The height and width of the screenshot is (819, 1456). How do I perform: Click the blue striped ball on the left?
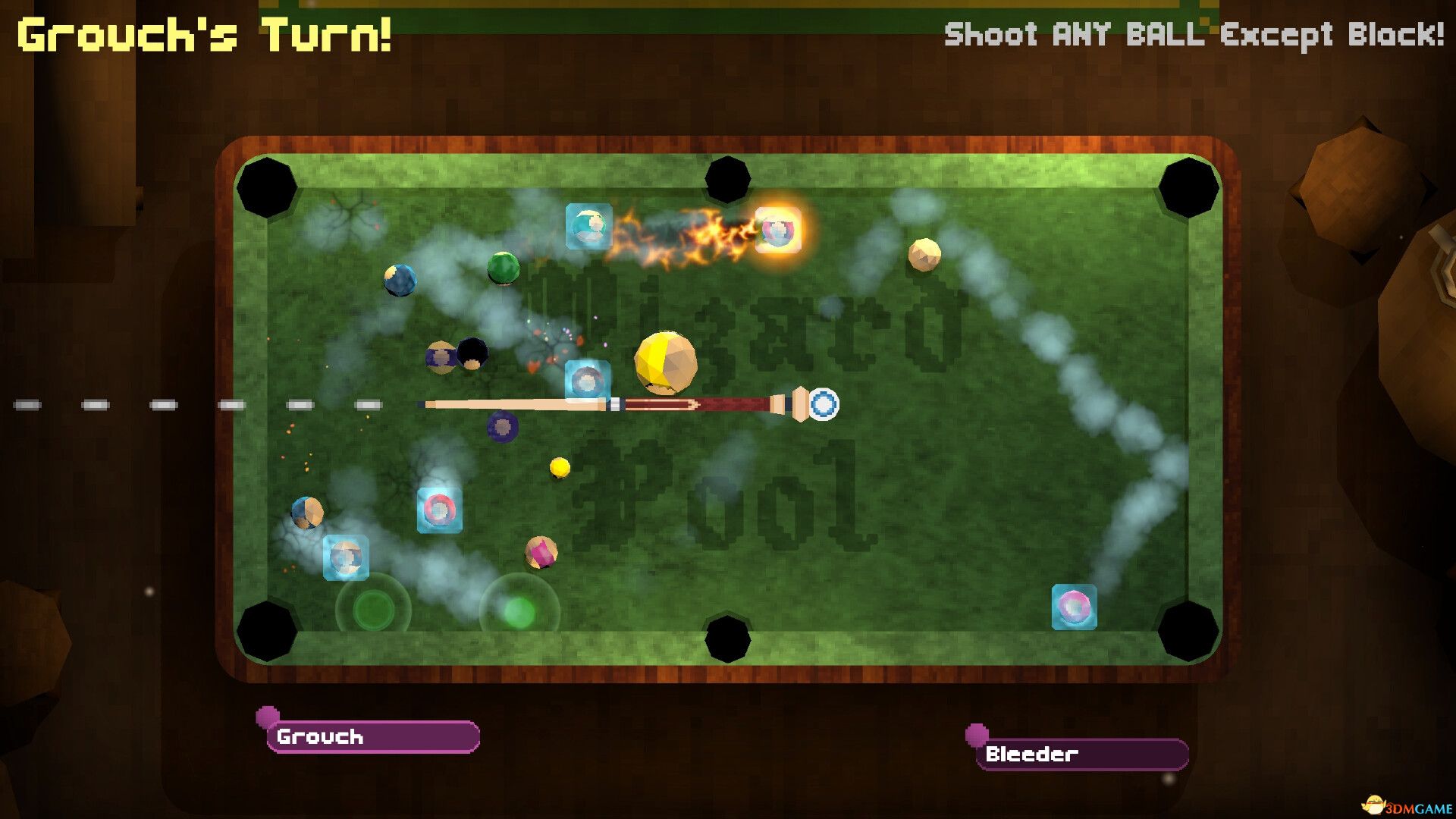[400, 281]
